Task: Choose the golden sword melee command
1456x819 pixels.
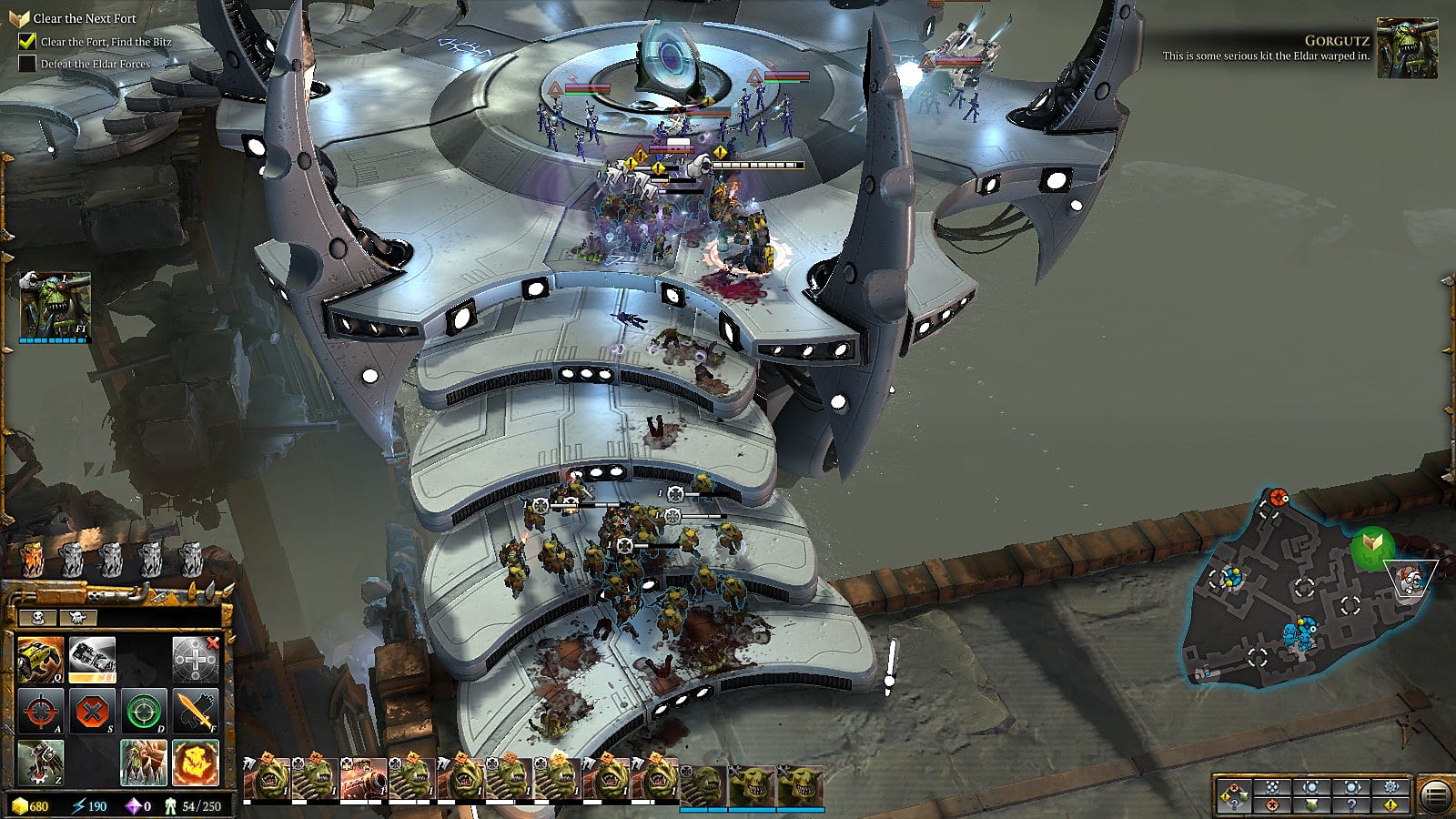Action: point(195,712)
